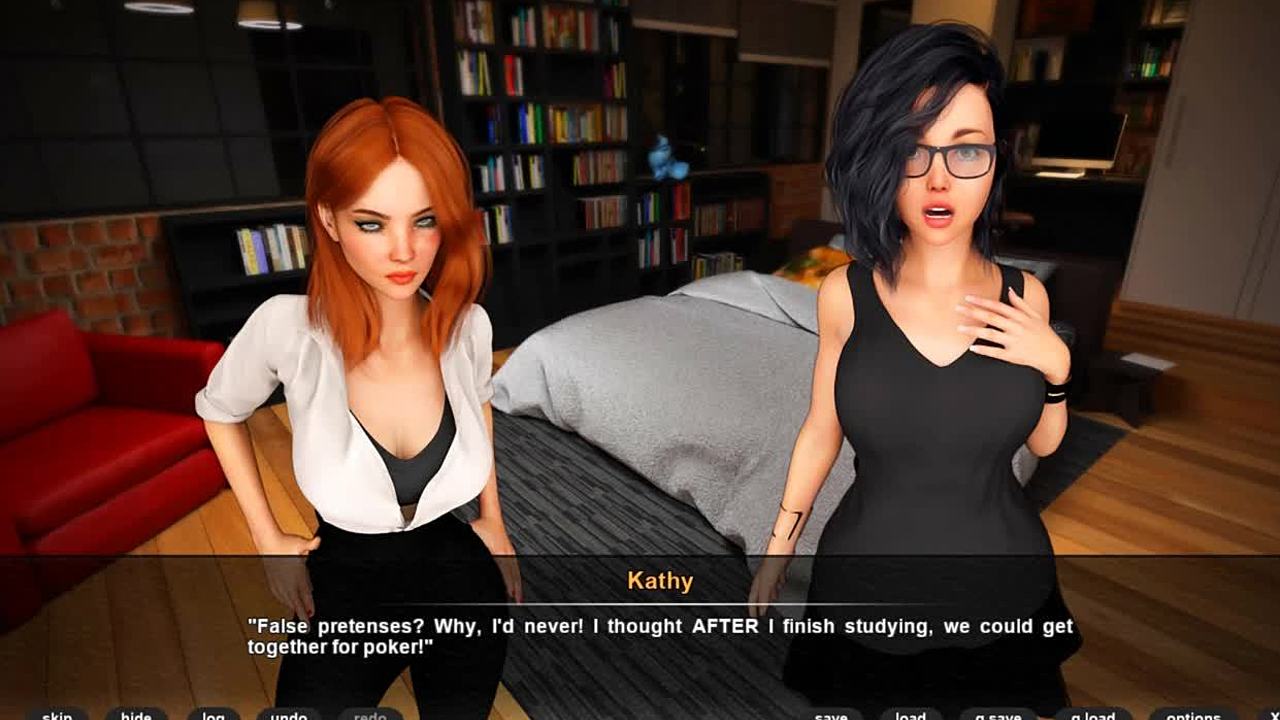Viewport: 1280px width, 720px height.
Task: Quick load with q.load
Action: [1092, 714]
